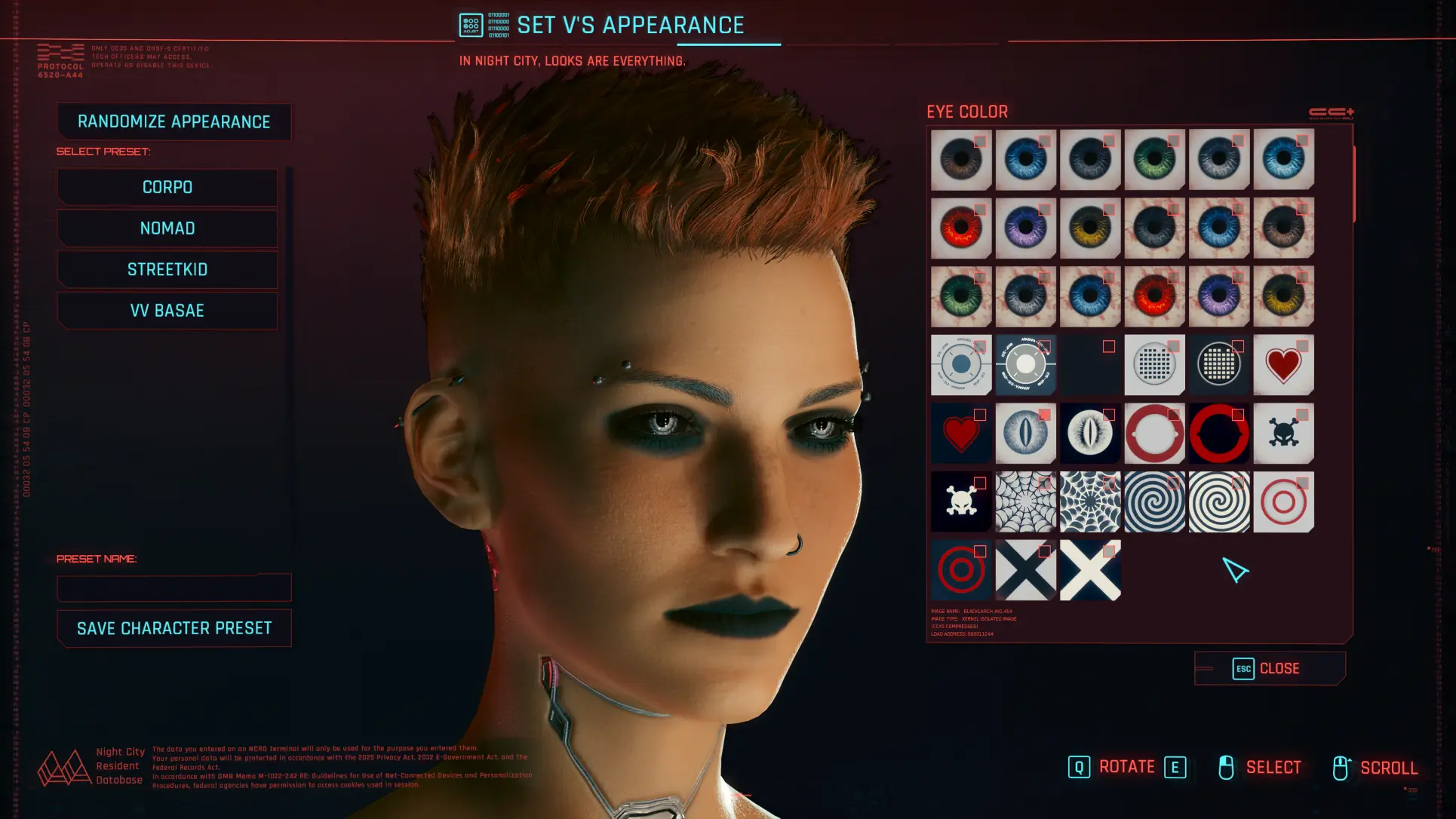Choose the Nomad preset
Viewport: 1456px width, 819px height.
(x=167, y=229)
